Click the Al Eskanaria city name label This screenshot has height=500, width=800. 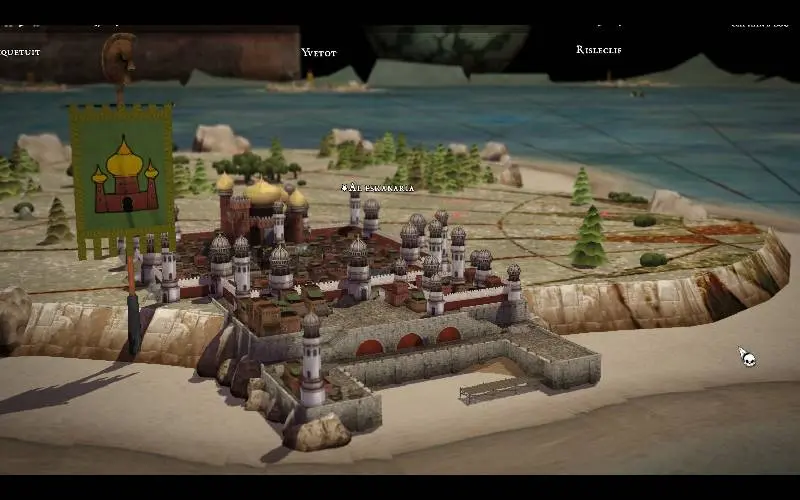point(380,187)
